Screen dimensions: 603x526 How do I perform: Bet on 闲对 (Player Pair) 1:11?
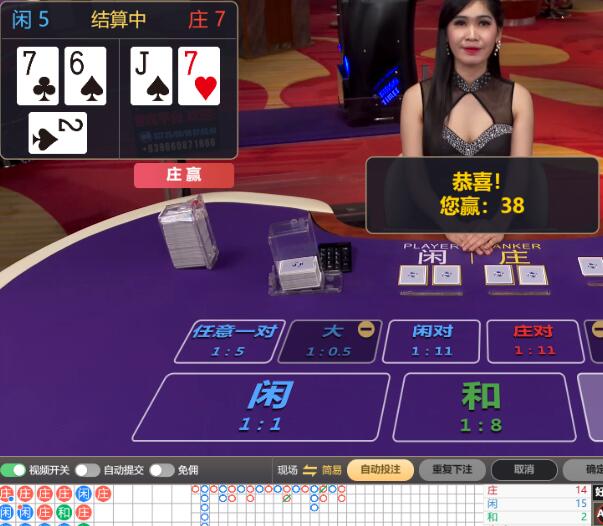pos(433,340)
